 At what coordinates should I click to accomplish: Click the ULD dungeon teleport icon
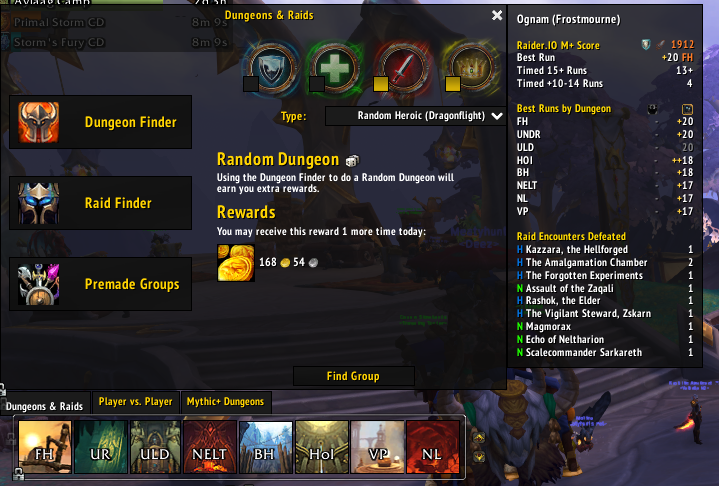155,446
